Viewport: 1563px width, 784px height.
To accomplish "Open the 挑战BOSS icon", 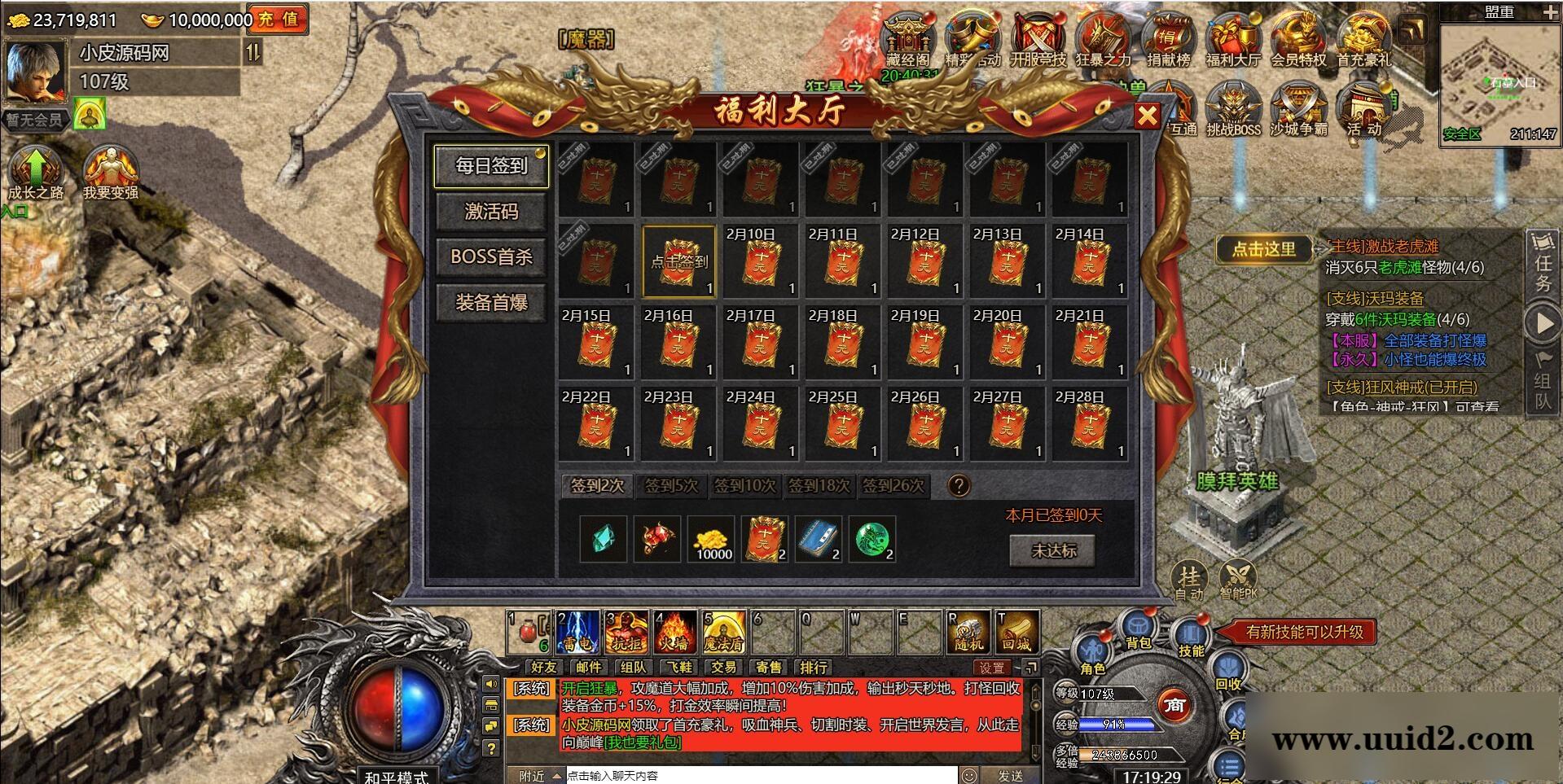I will click(1233, 111).
